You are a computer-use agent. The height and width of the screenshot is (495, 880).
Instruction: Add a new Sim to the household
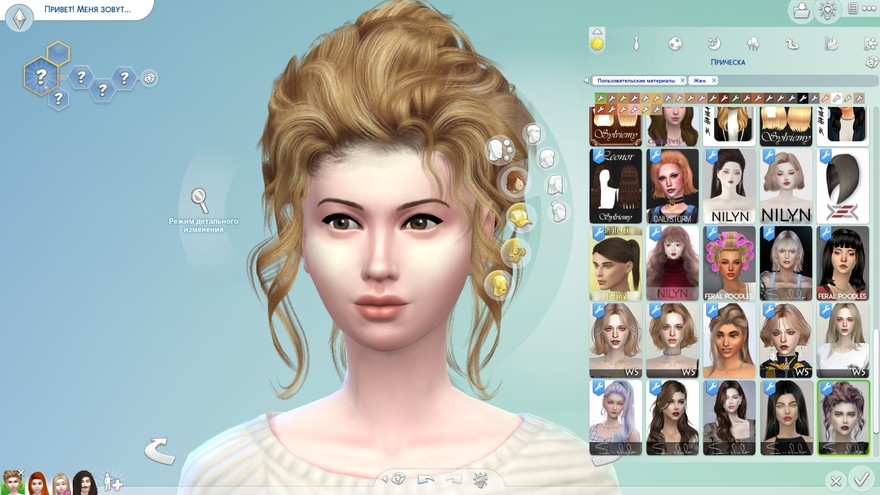tap(113, 482)
